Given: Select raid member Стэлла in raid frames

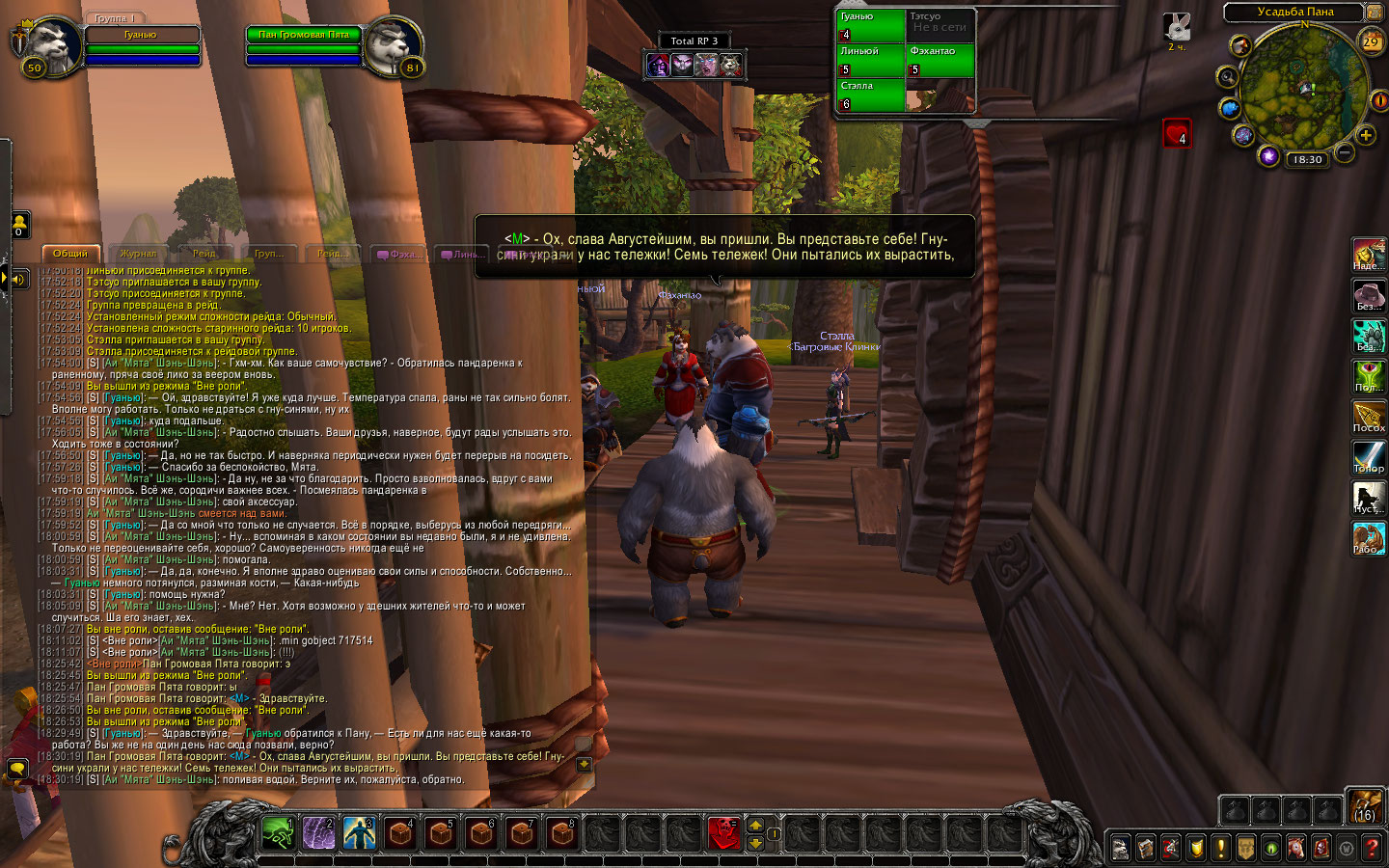Looking at the screenshot, I should [x=870, y=95].
